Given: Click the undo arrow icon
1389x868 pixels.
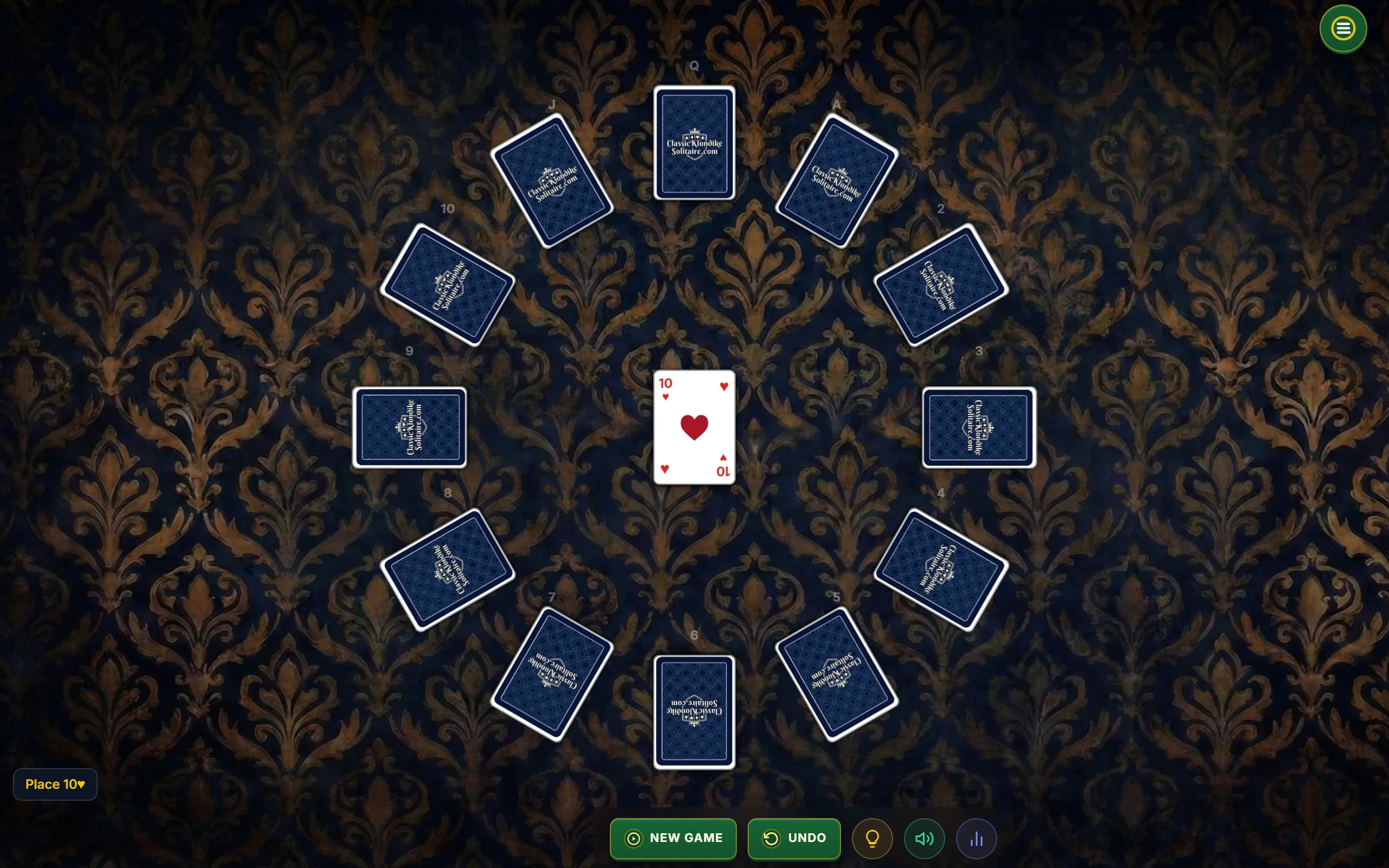Looking at the screenshot, I should pos(772,838).
